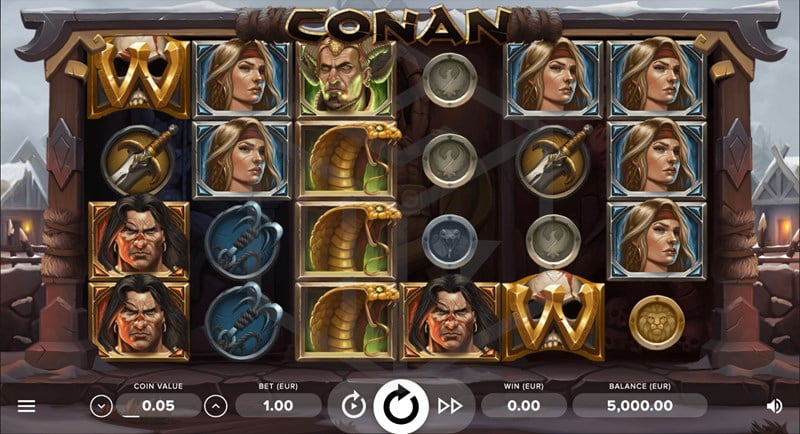Open the hamburger menu
800x434 pixels.
coord(26,406)
